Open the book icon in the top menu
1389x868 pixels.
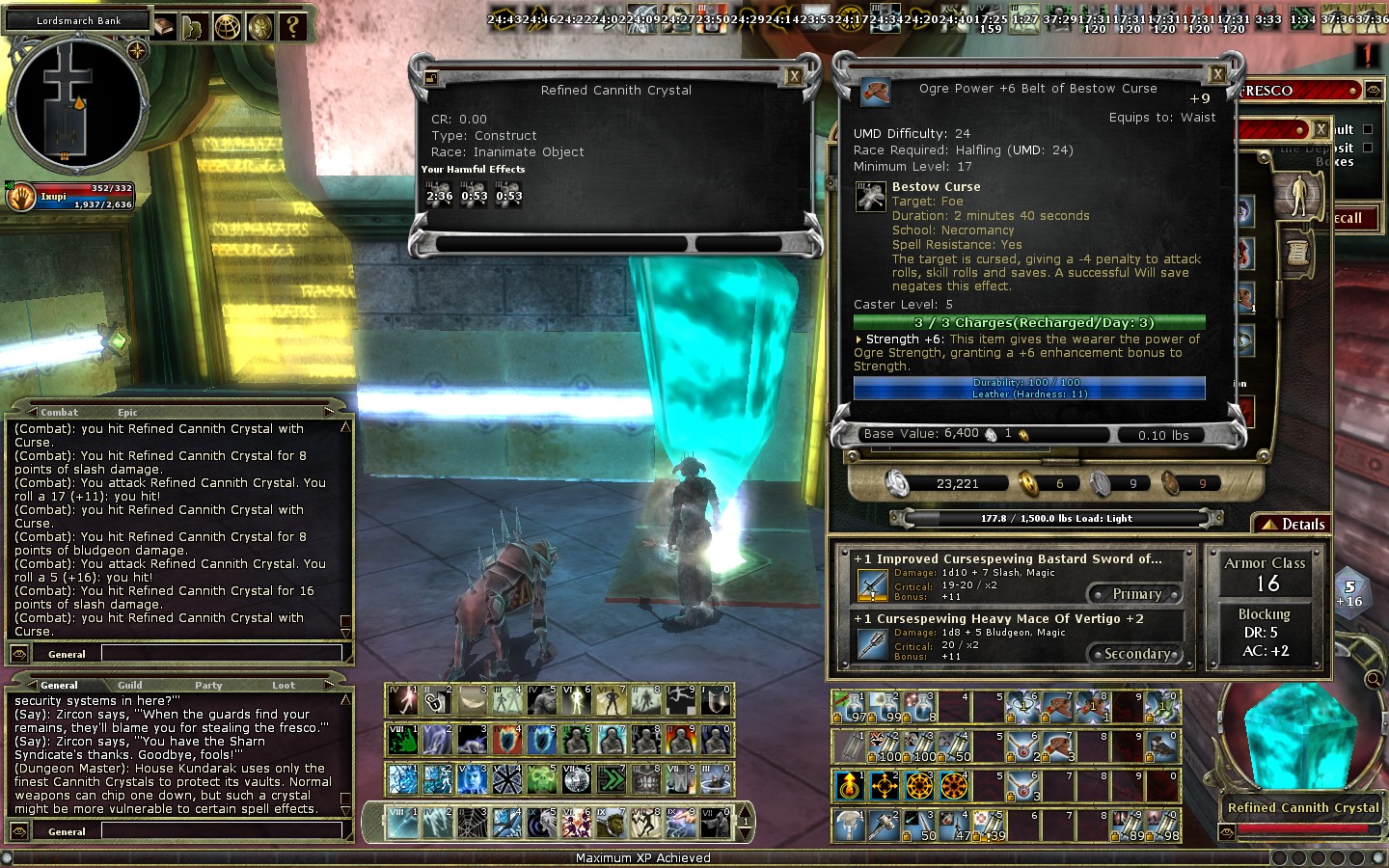tap(164, 26)
